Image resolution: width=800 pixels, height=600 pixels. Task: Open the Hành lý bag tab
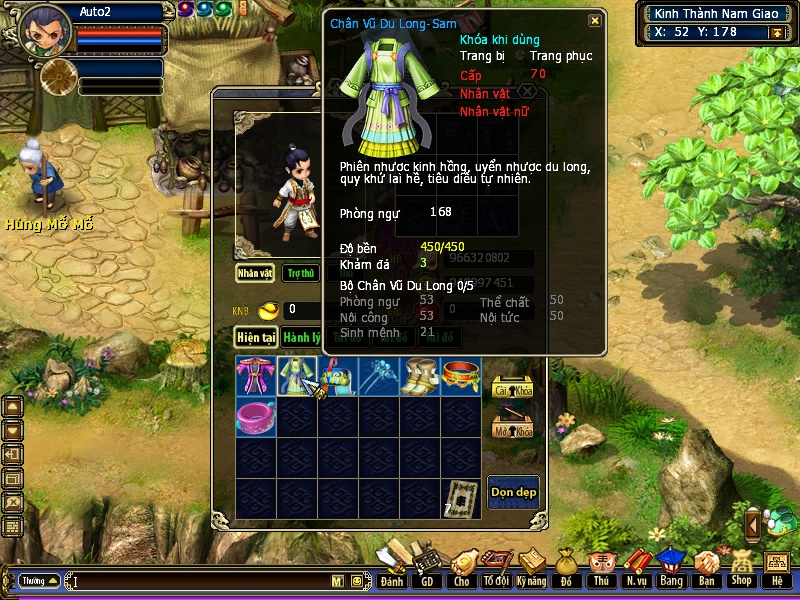(x=301, y=338)
